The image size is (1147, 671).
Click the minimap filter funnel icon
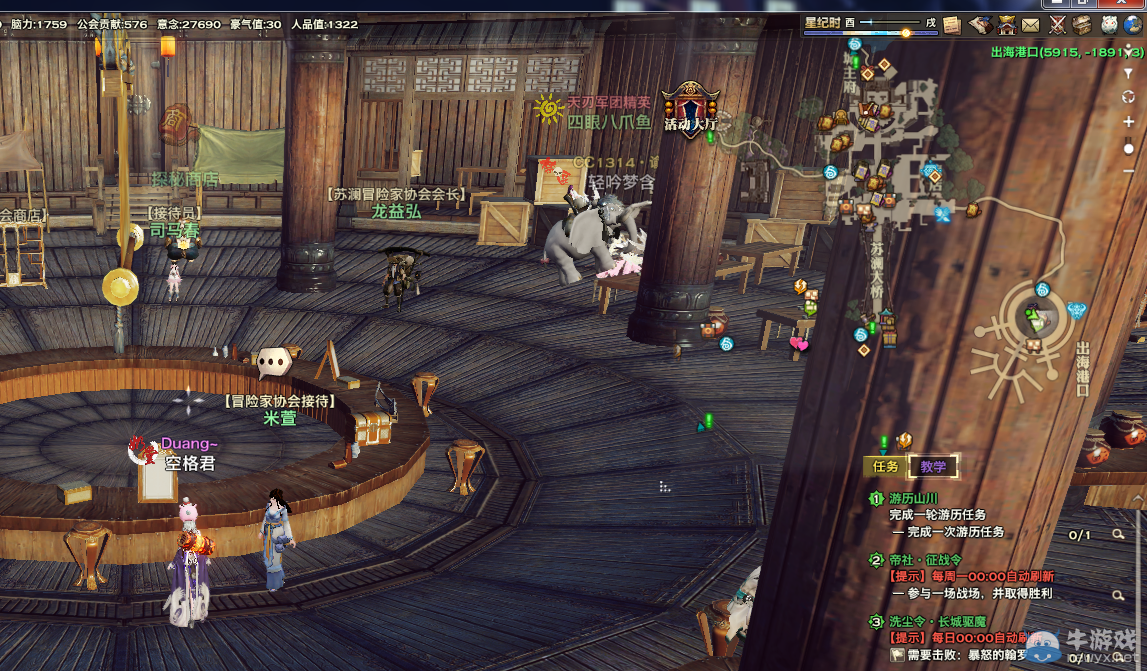click(1129, 73)
